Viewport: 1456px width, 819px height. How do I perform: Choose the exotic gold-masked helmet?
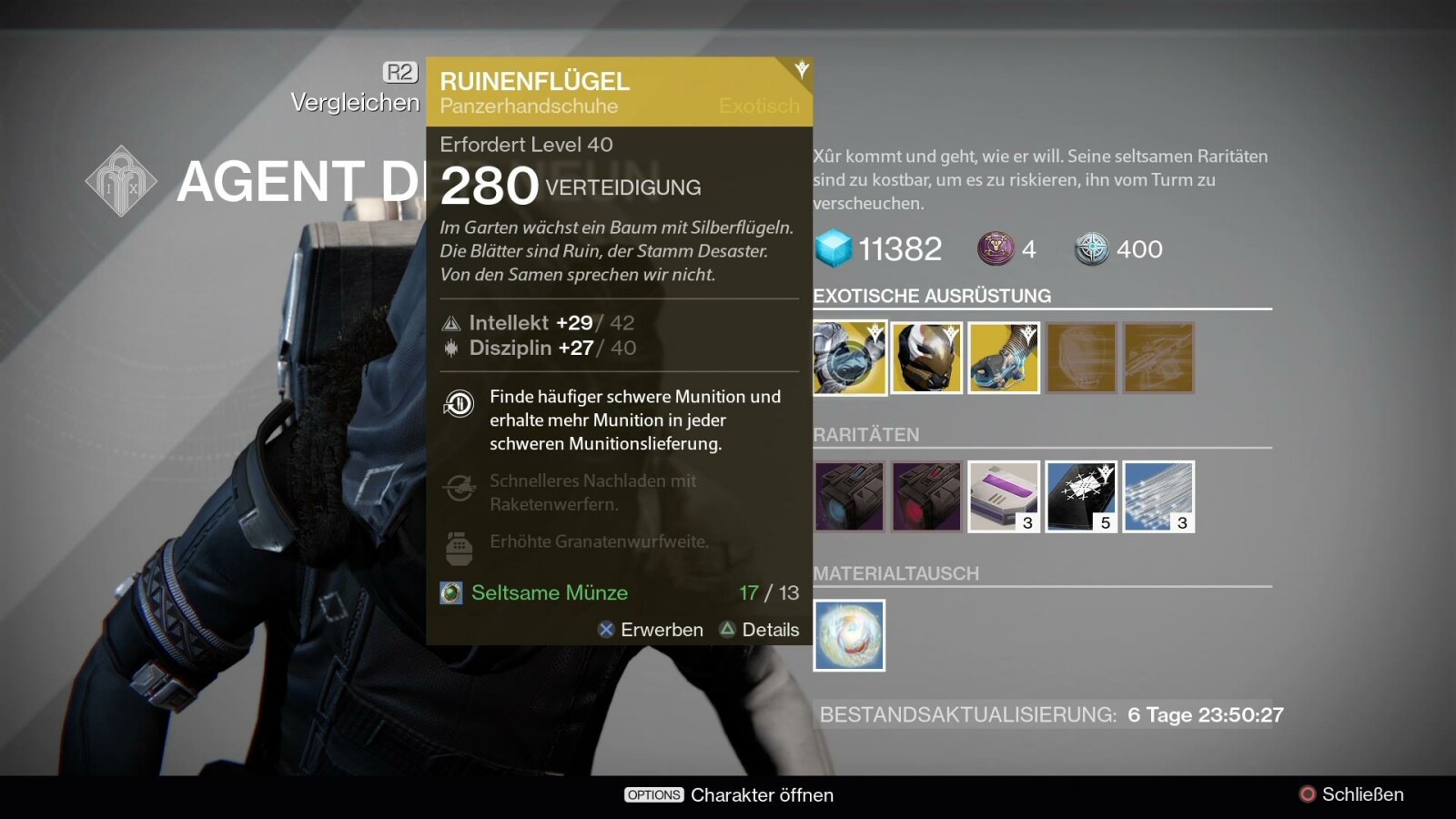pos(926,359)
